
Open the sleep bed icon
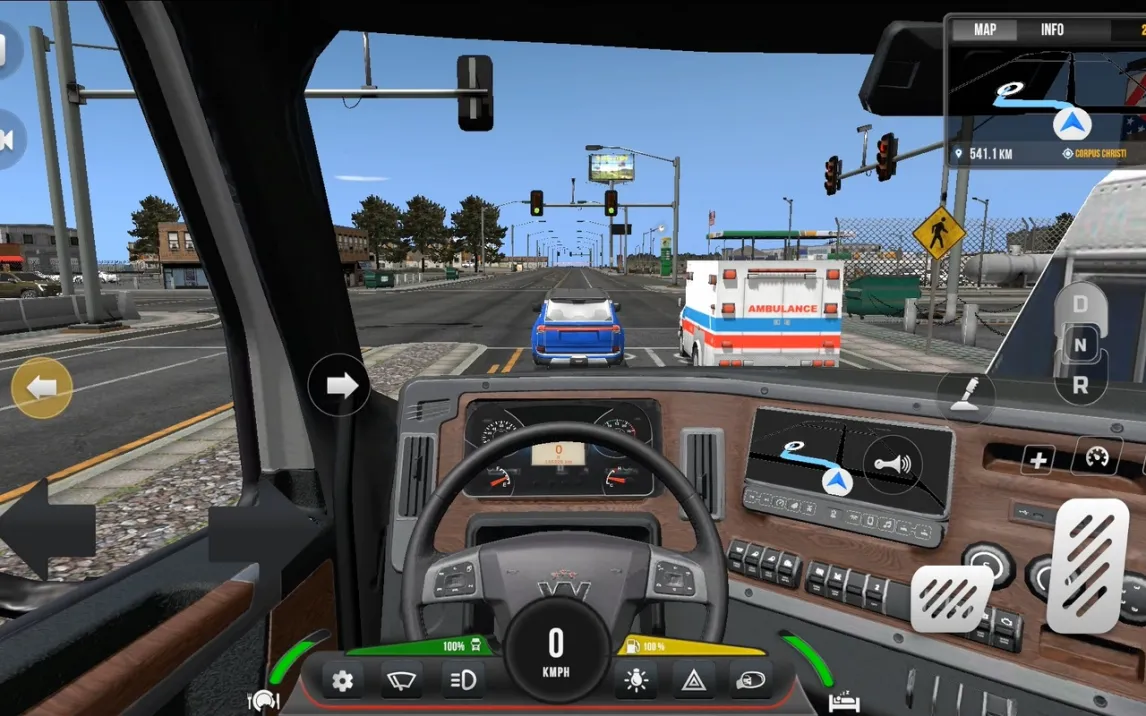[843, 703]
